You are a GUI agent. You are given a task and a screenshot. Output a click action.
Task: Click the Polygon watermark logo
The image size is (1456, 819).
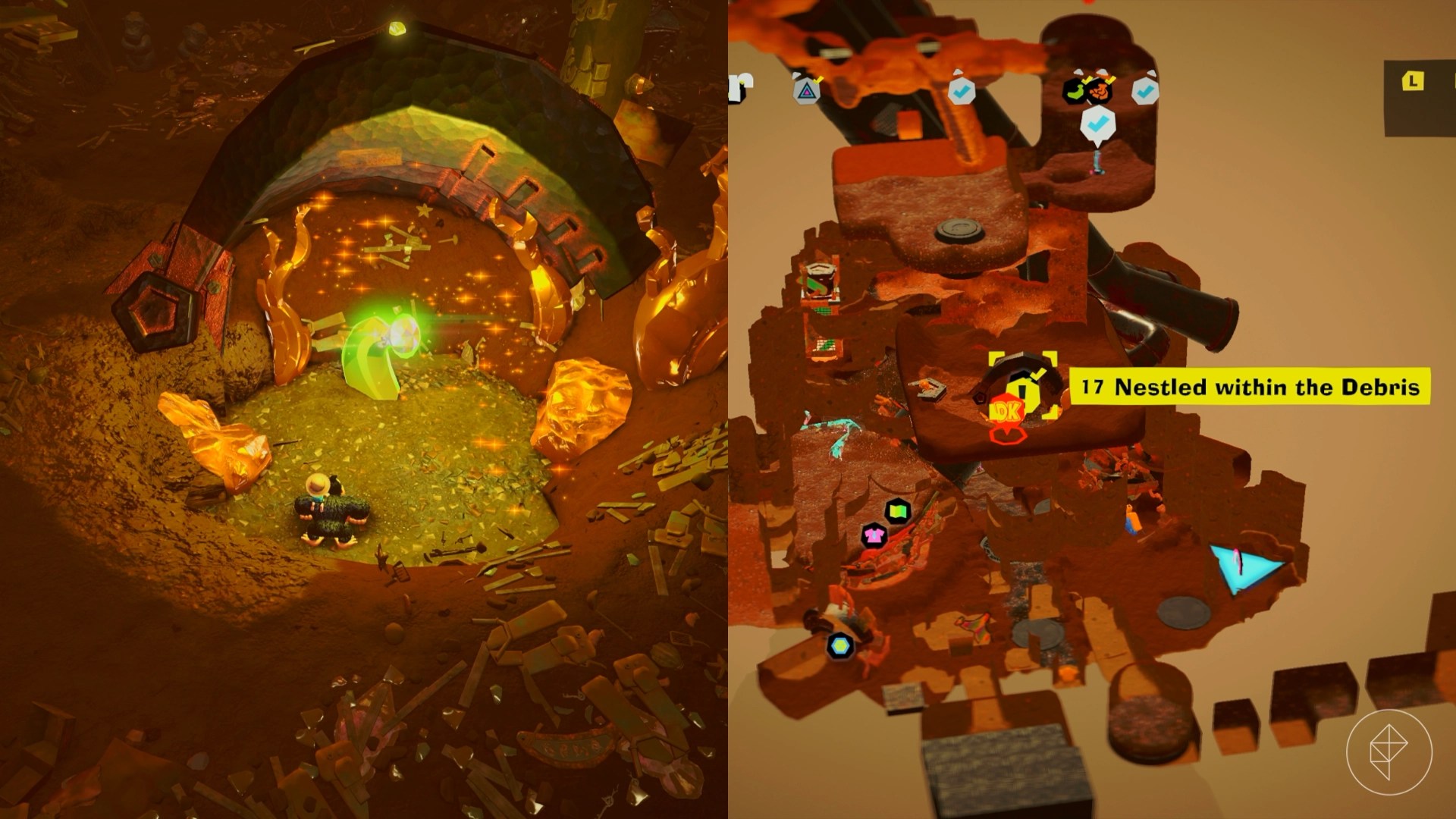tap(1389, 752)
